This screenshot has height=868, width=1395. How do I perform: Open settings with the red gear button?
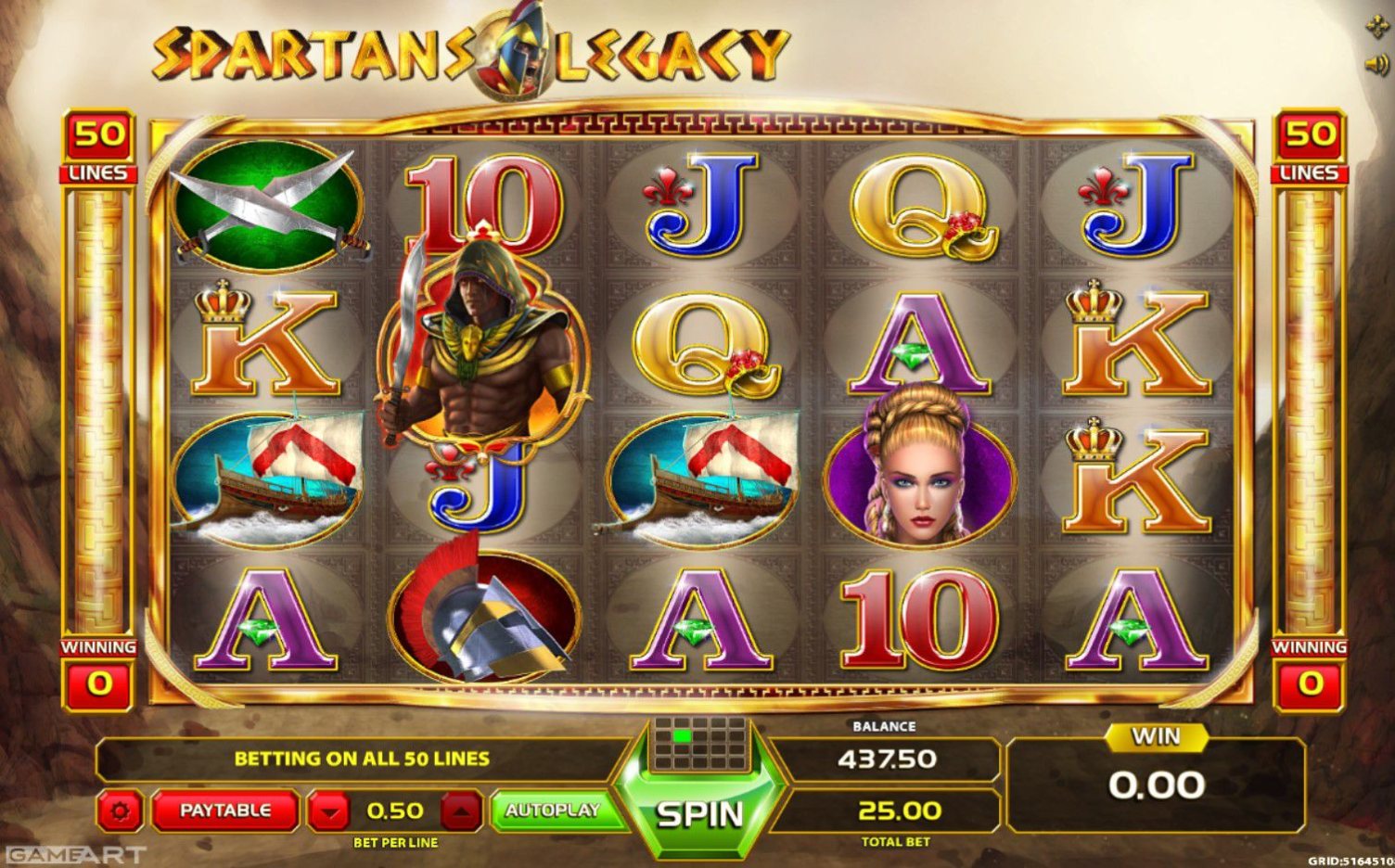point(120,811)
